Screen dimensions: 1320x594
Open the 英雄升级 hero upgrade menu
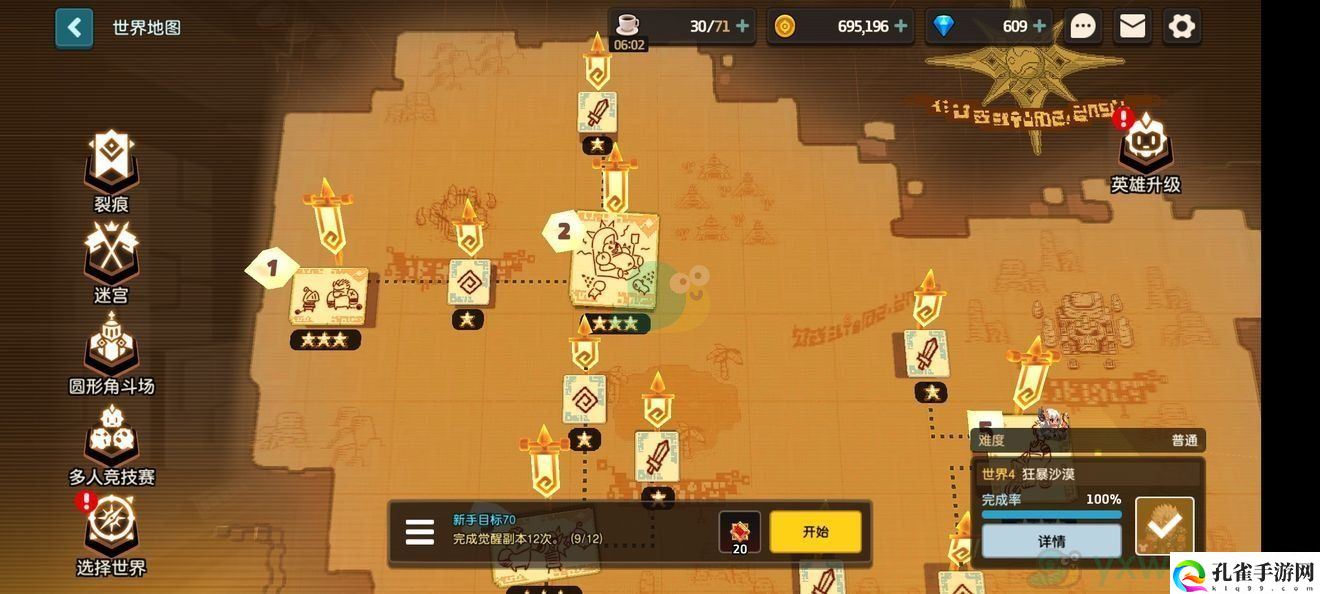pyautogui.click(x=1146, y=150)
